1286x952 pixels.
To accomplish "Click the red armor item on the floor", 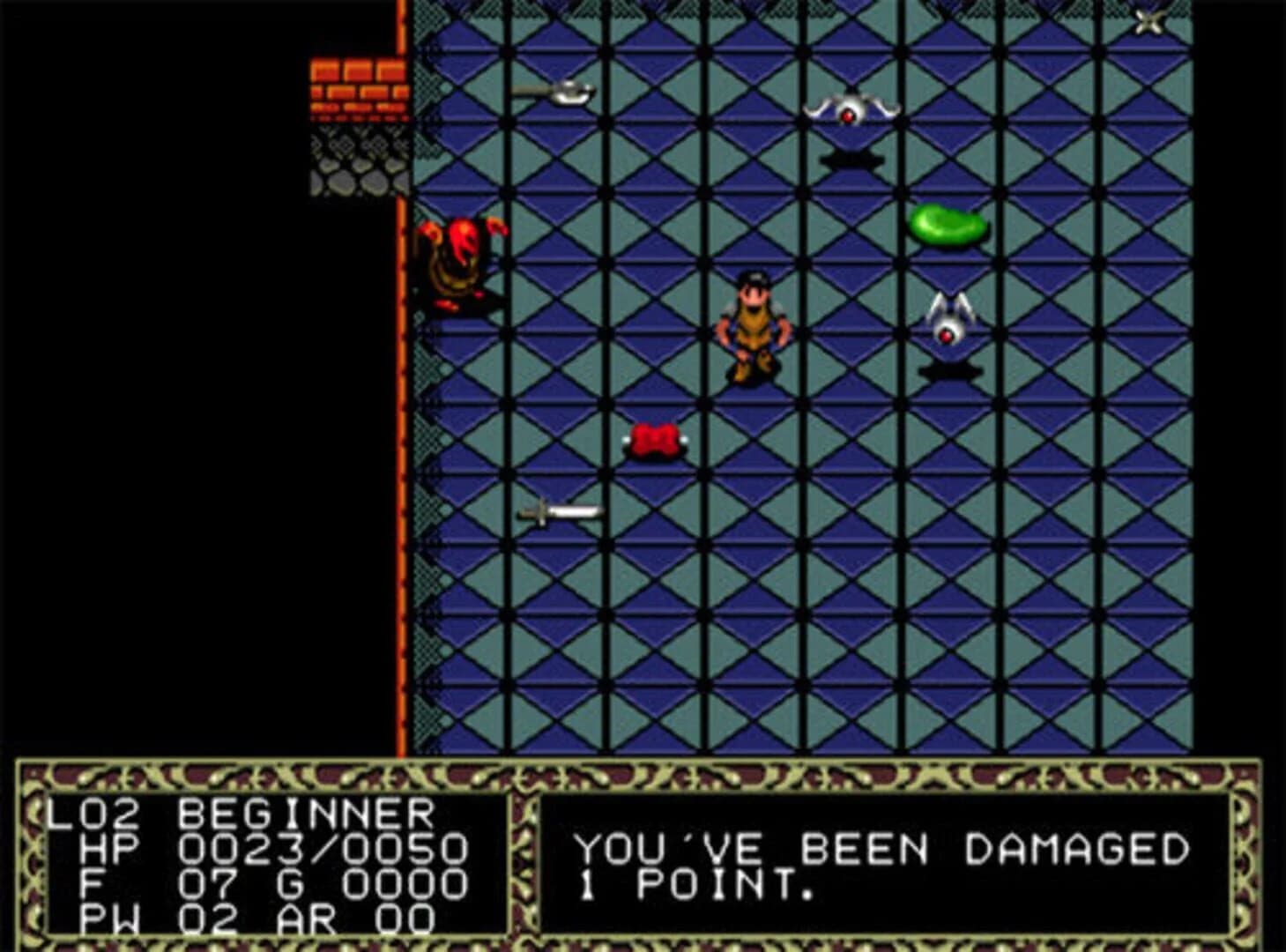I will coord(654,441).
